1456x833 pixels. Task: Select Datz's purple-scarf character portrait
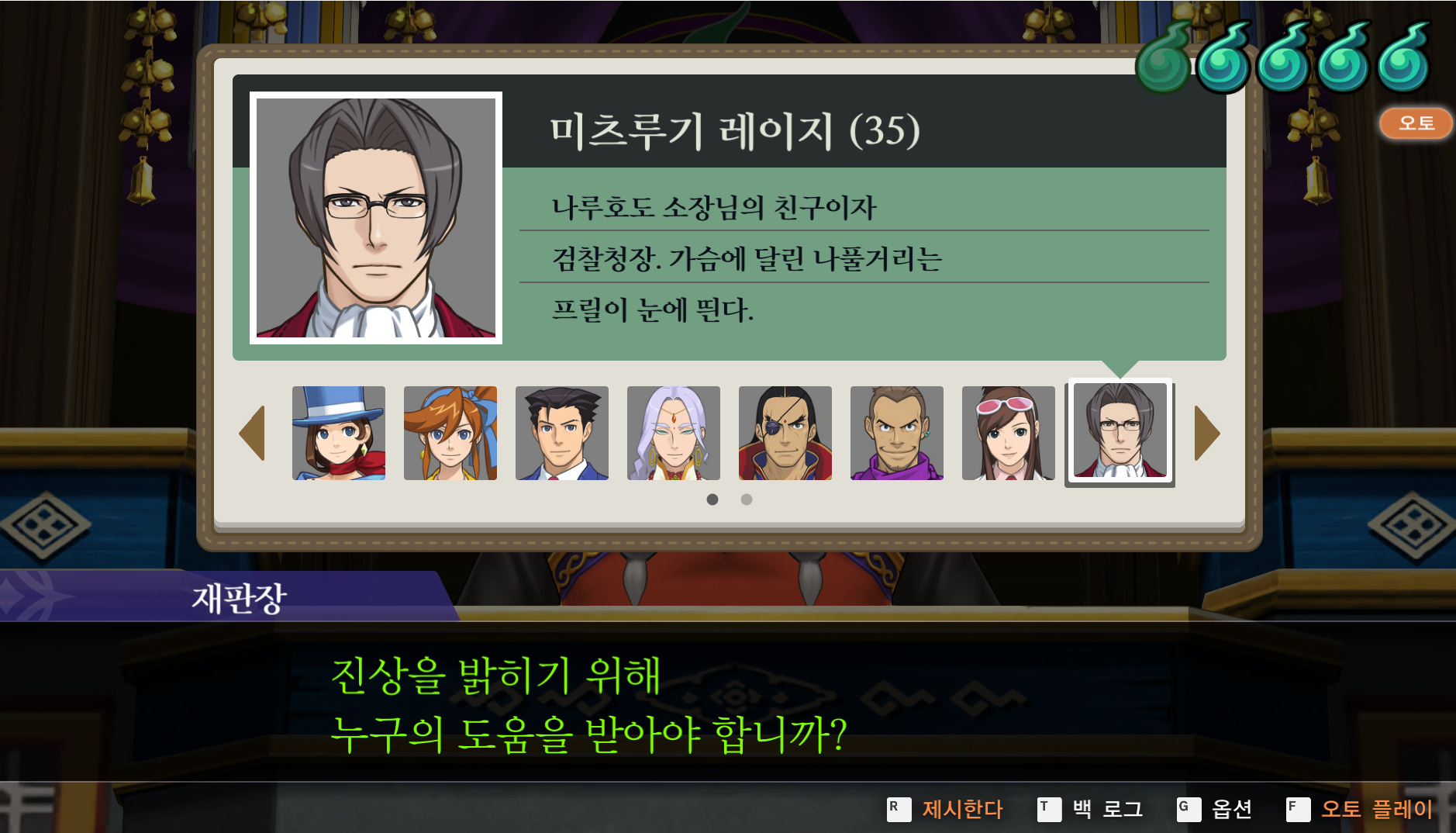(x=897, y=433)
